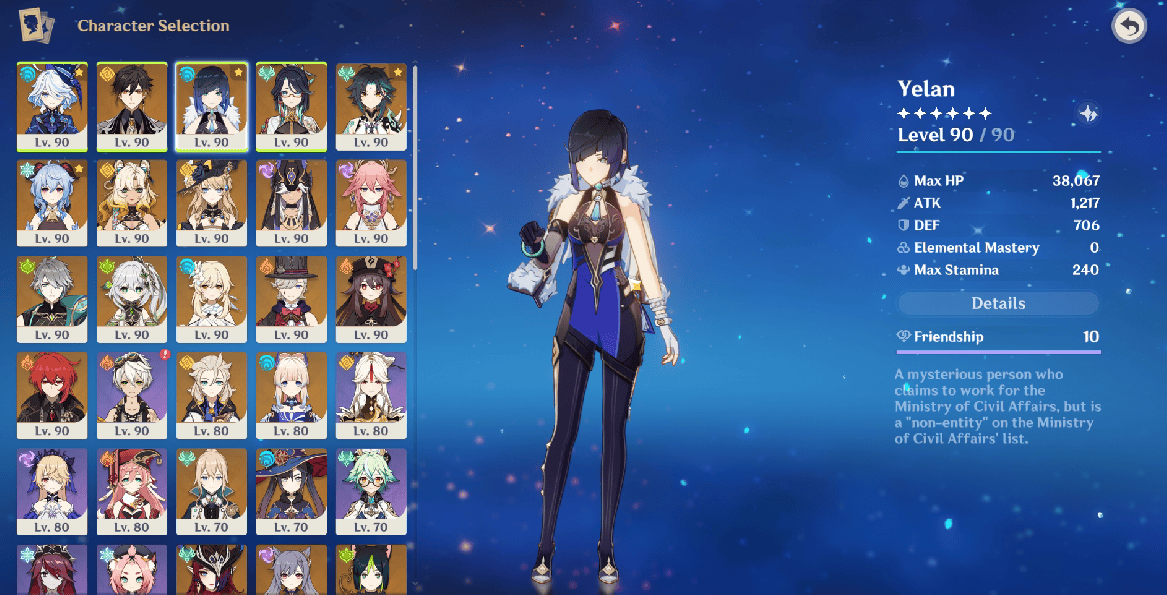1167x595 pixels.
Task: Open the Details stats panel
Action: click(x=998, y=303)
